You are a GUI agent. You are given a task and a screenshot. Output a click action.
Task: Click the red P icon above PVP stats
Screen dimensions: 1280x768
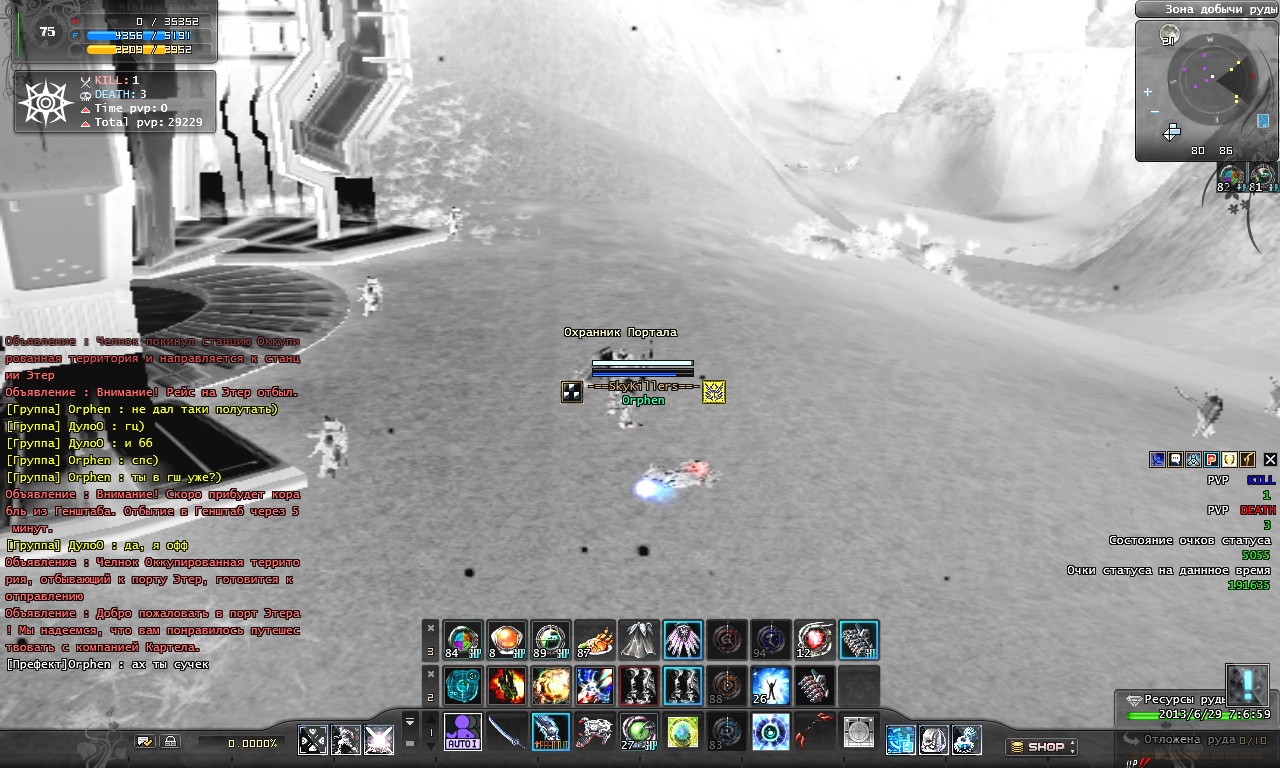coord(1210,460)
